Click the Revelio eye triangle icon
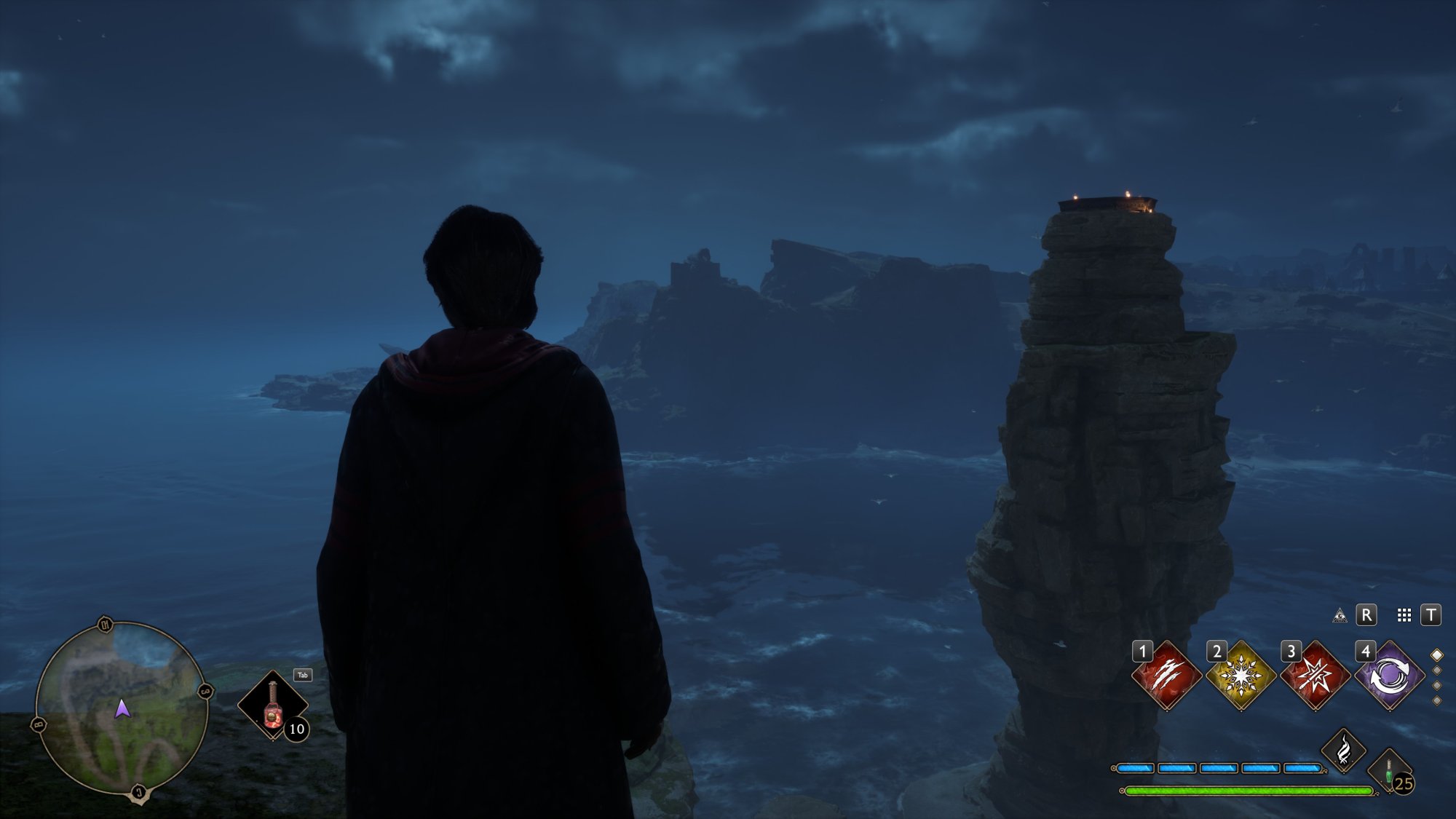 click(1340, 616)
